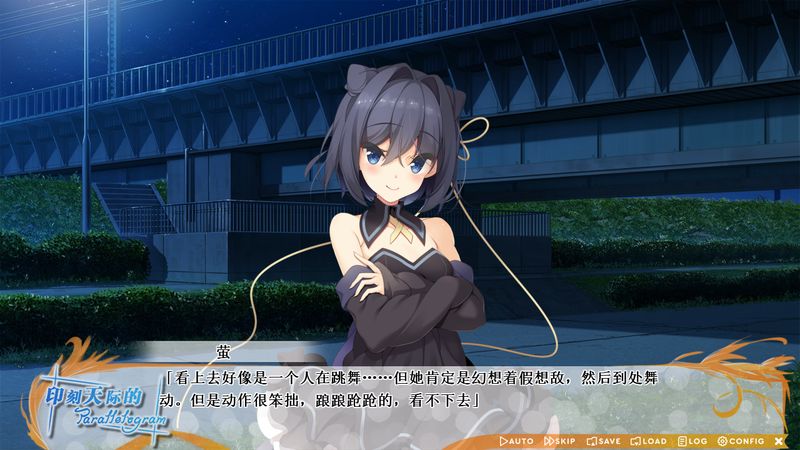800x450 pixels.
Task: Open the SAVE menu
Action: point(604,441)
